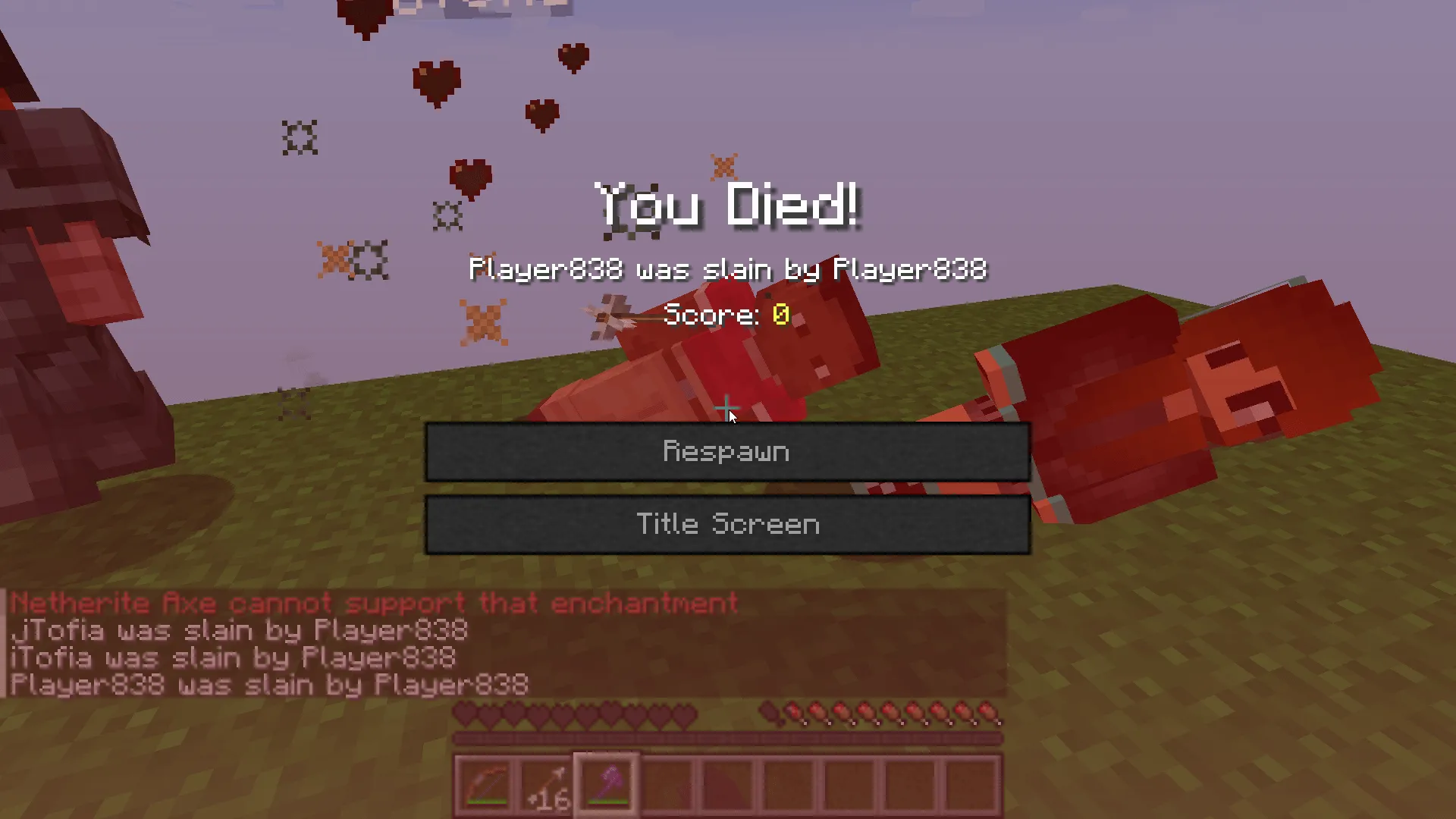Click the death message below You Died!

[726, 270]
